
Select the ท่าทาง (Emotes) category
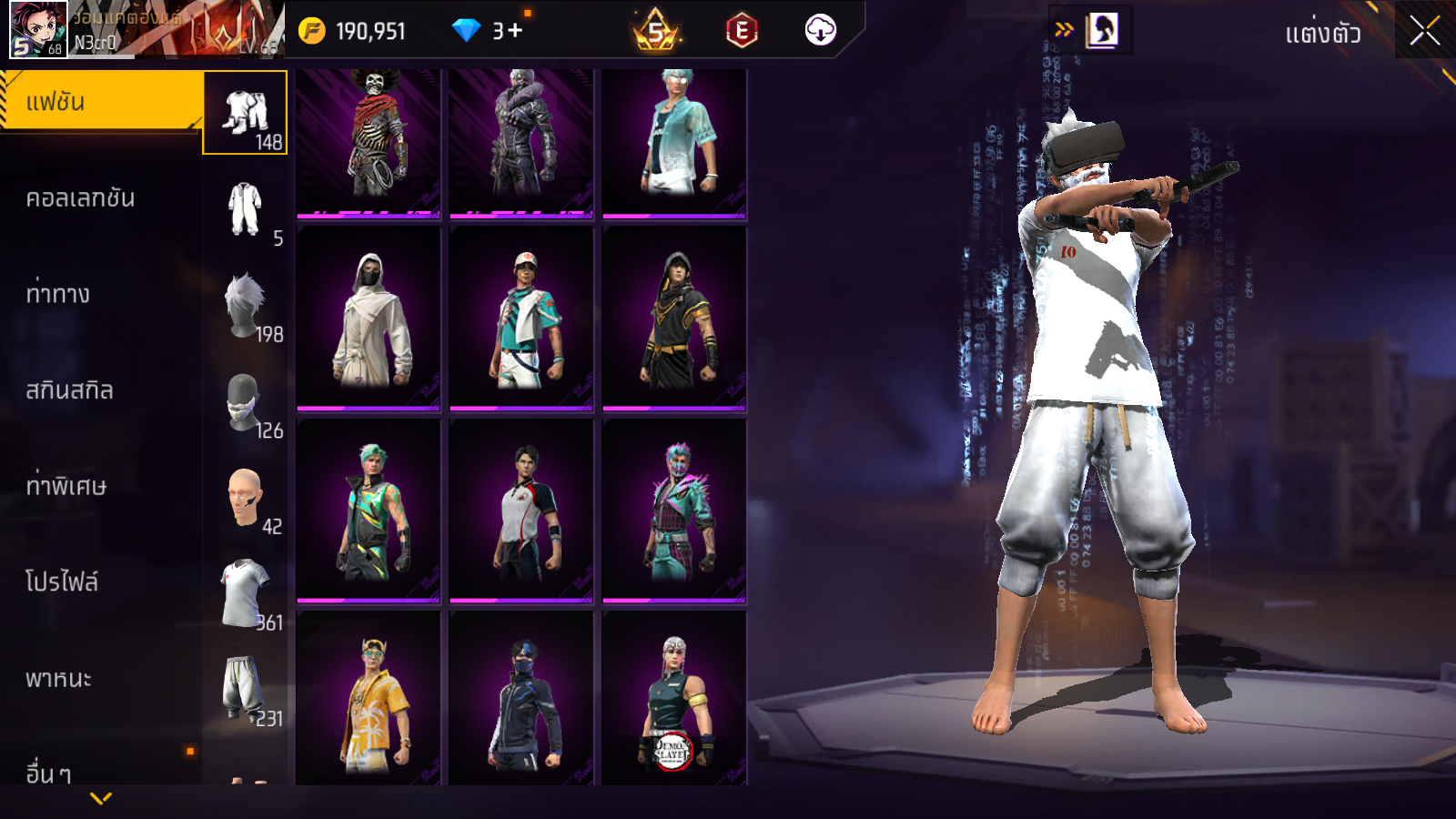[59, 294]
